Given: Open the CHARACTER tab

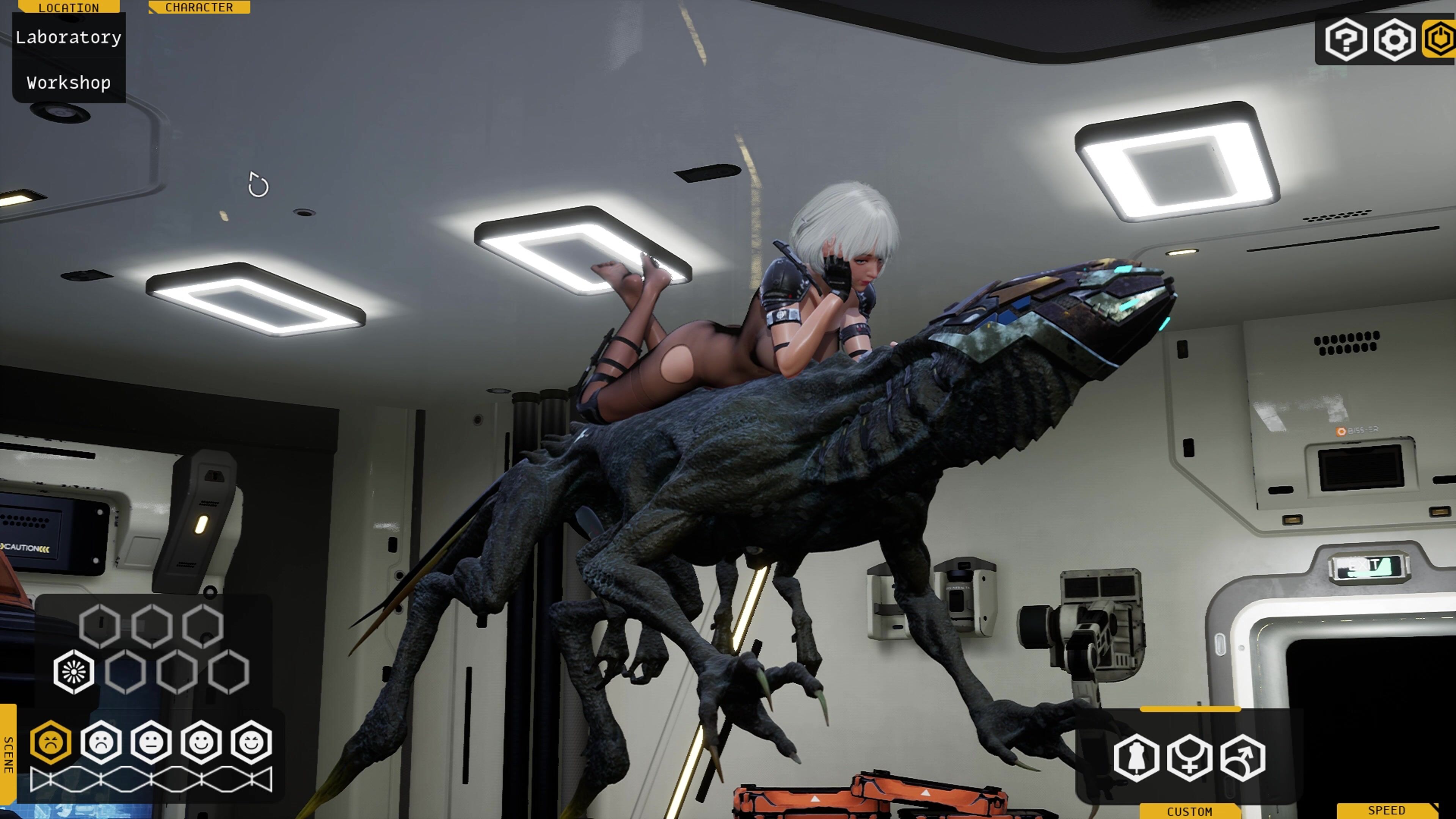Looking at the screenshot, I should pos(199,7).
